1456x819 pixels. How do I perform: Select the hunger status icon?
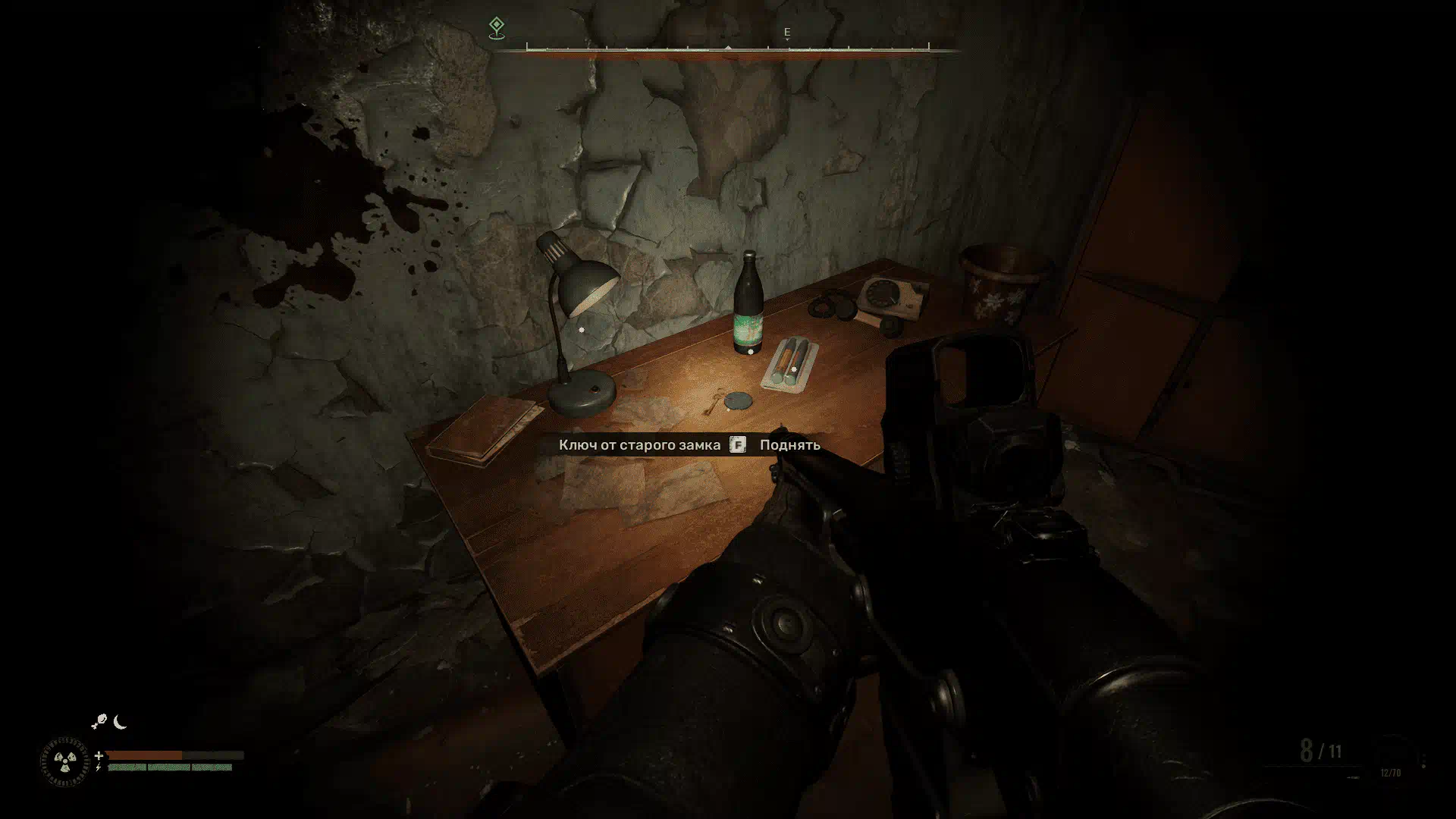(99, 722)
